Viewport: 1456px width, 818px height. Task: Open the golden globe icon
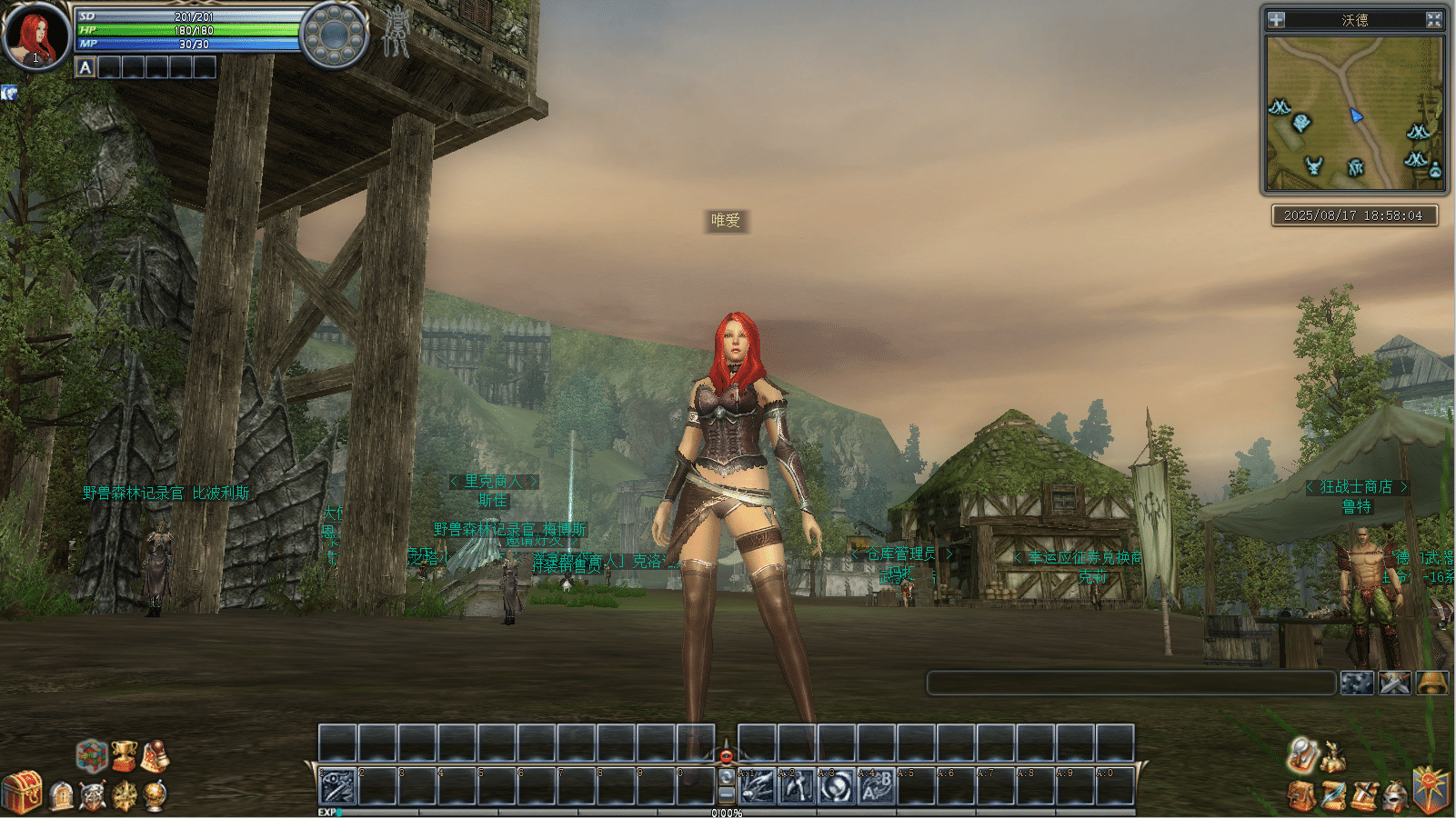tap(156, 796)
